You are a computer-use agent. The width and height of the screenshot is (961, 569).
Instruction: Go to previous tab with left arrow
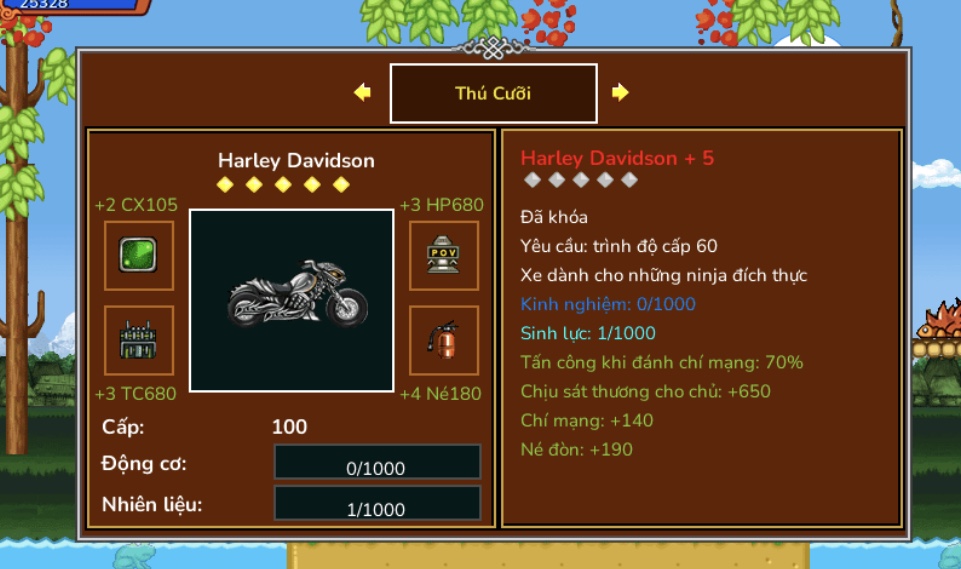(362, 92)
